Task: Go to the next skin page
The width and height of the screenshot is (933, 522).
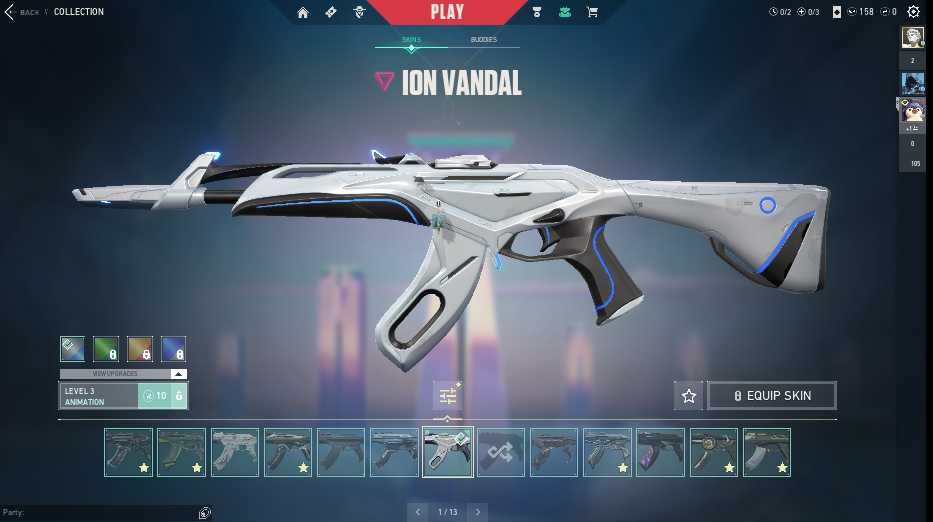Action: coord(478,512)
